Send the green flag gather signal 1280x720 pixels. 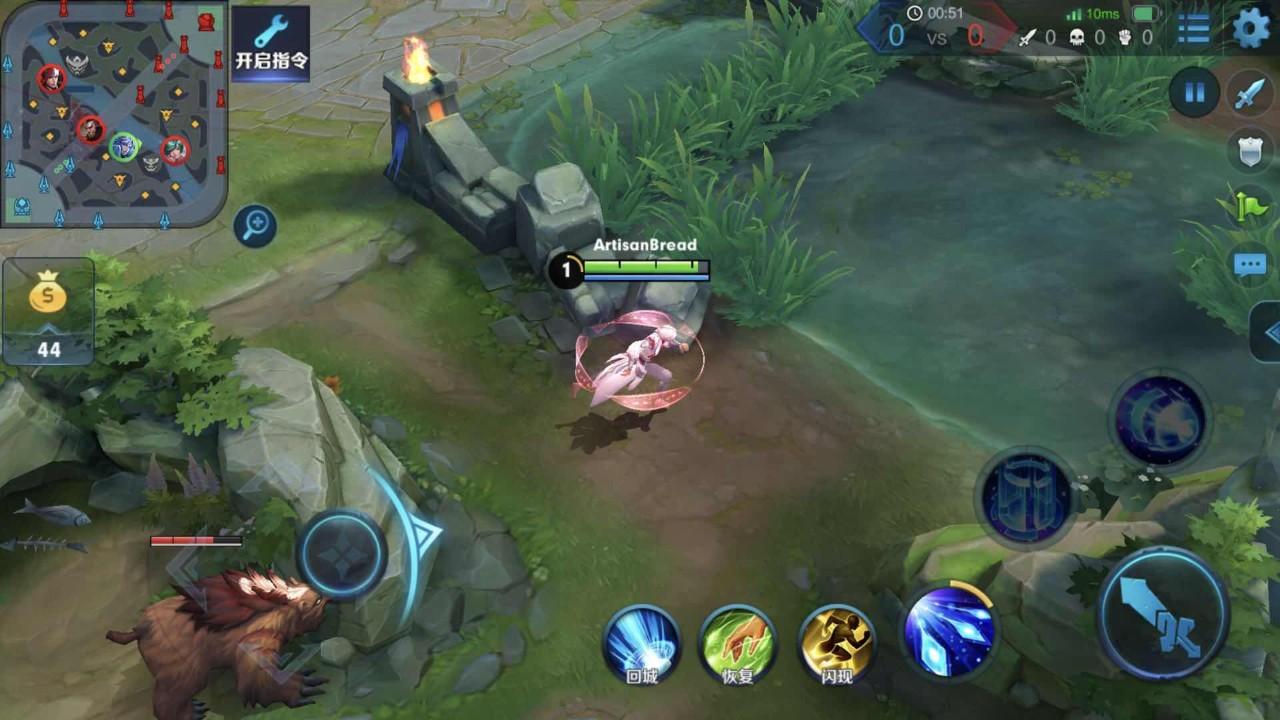1250,207
